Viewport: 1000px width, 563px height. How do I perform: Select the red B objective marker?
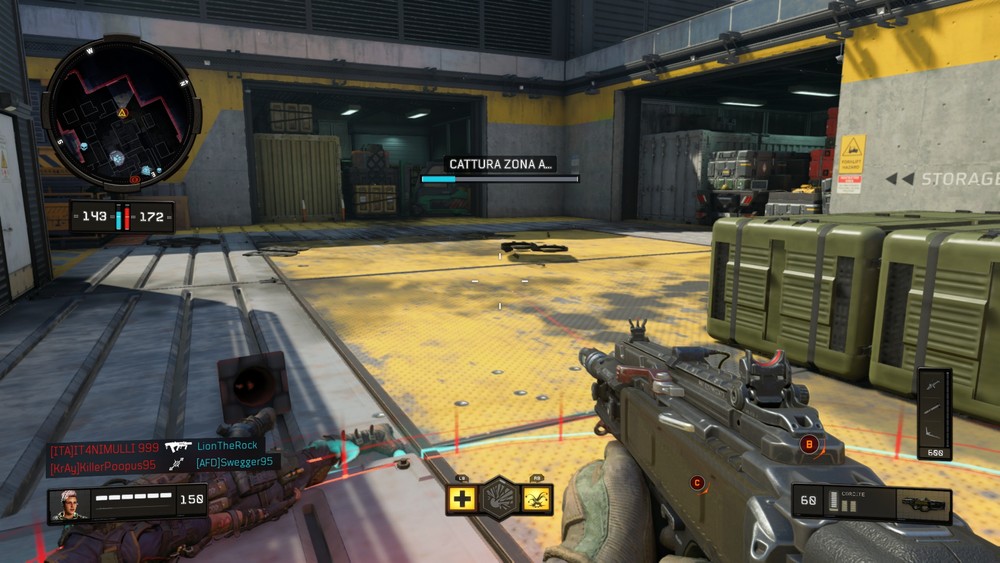809,443
